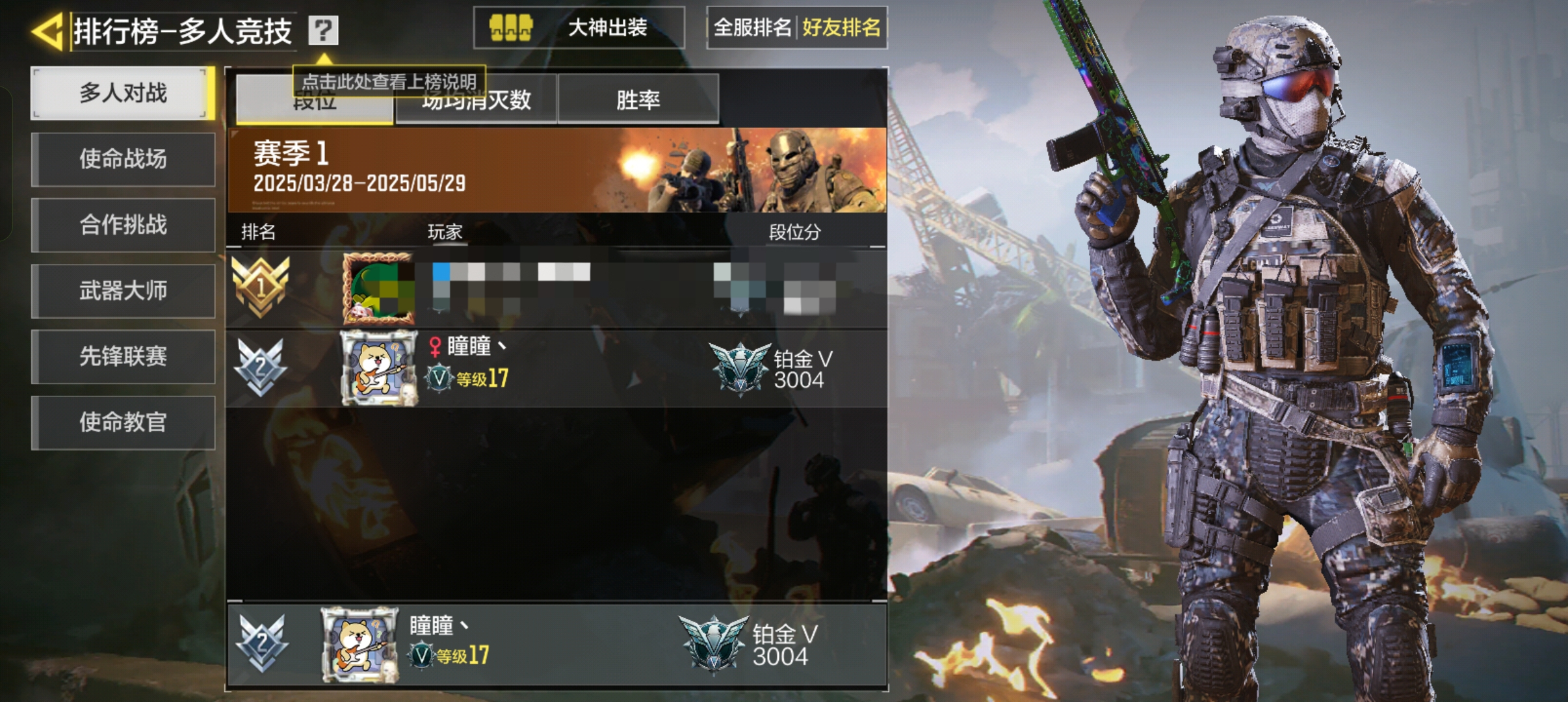Switch to the 胜率 tab
Screen dimensions: 1568x702
coord(638,100)
